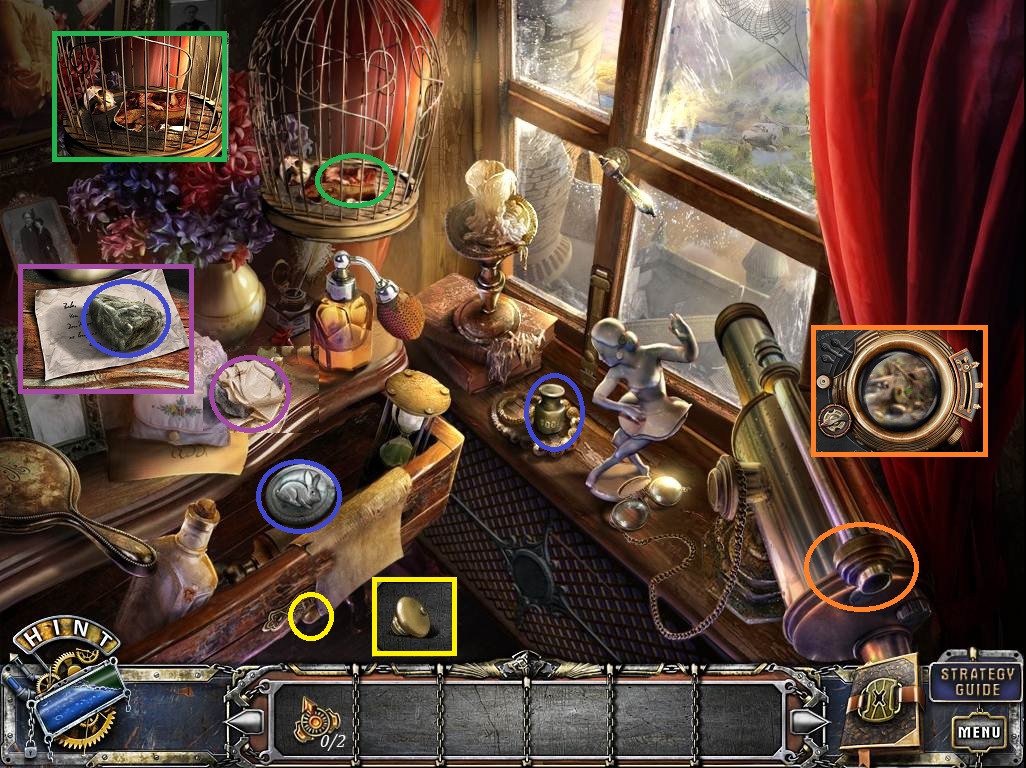
Task: Select the gear item in inventory
Action: (315, 719)
